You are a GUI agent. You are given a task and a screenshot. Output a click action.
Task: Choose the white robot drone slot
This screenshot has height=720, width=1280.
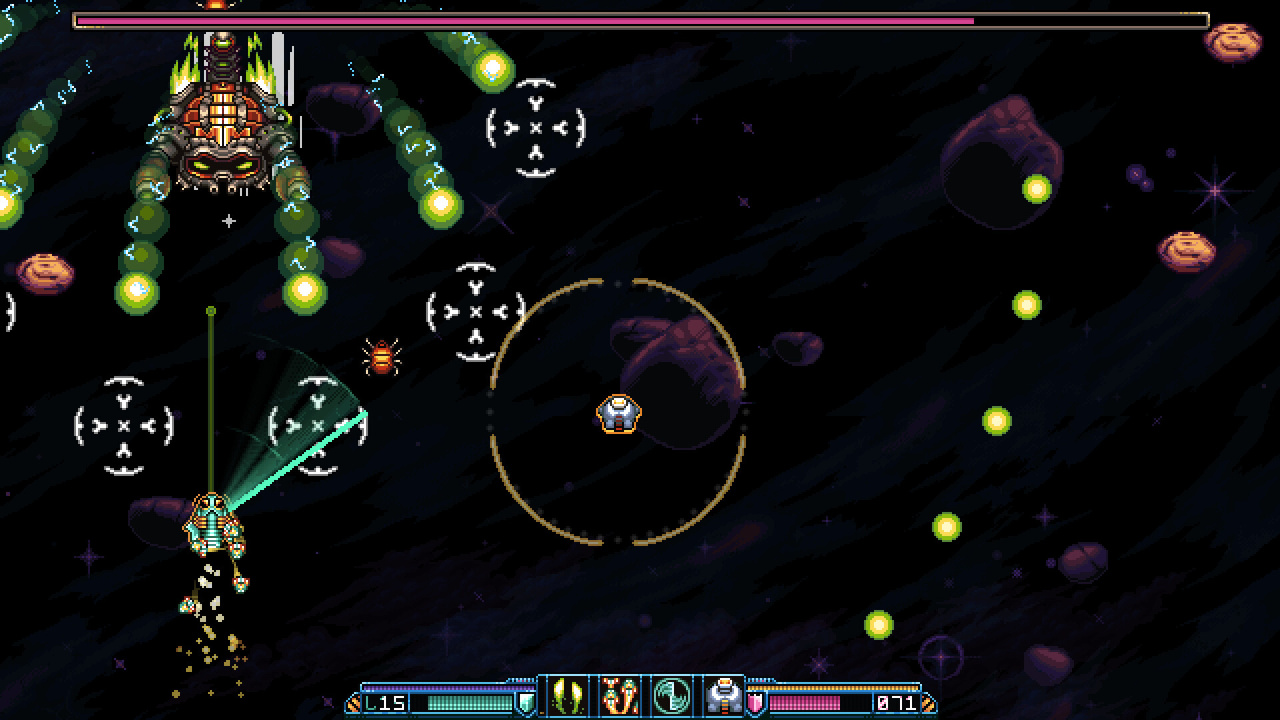(x=722, y=696)
